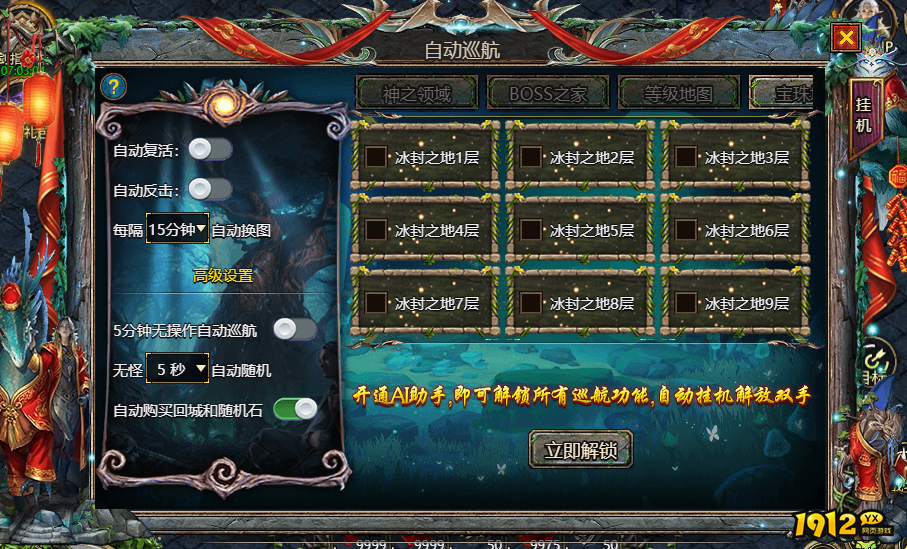Toggle the 自动复活 switch
This screenshot has width=907, height=549.
click(210, 149)
